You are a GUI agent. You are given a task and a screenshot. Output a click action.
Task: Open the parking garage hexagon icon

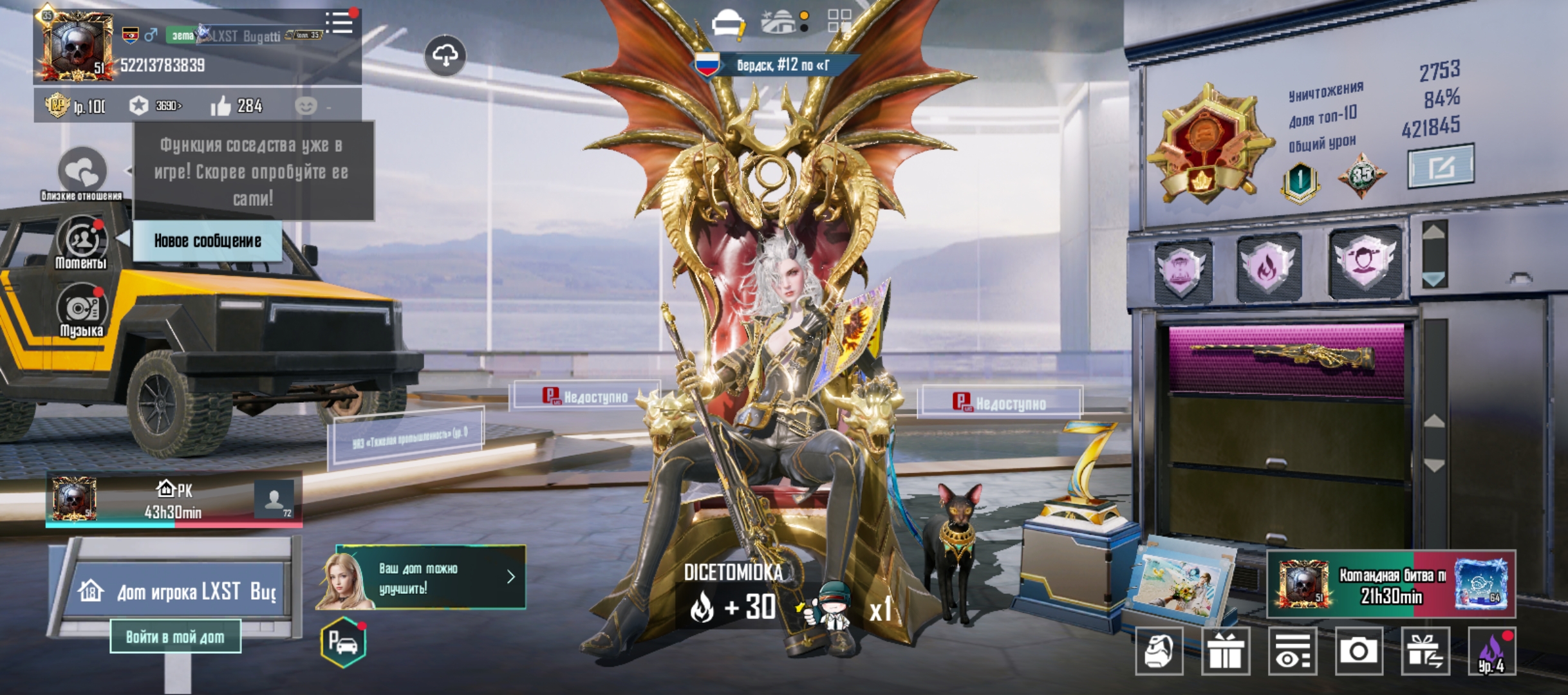pyautogui.click(x=343, y=642)
